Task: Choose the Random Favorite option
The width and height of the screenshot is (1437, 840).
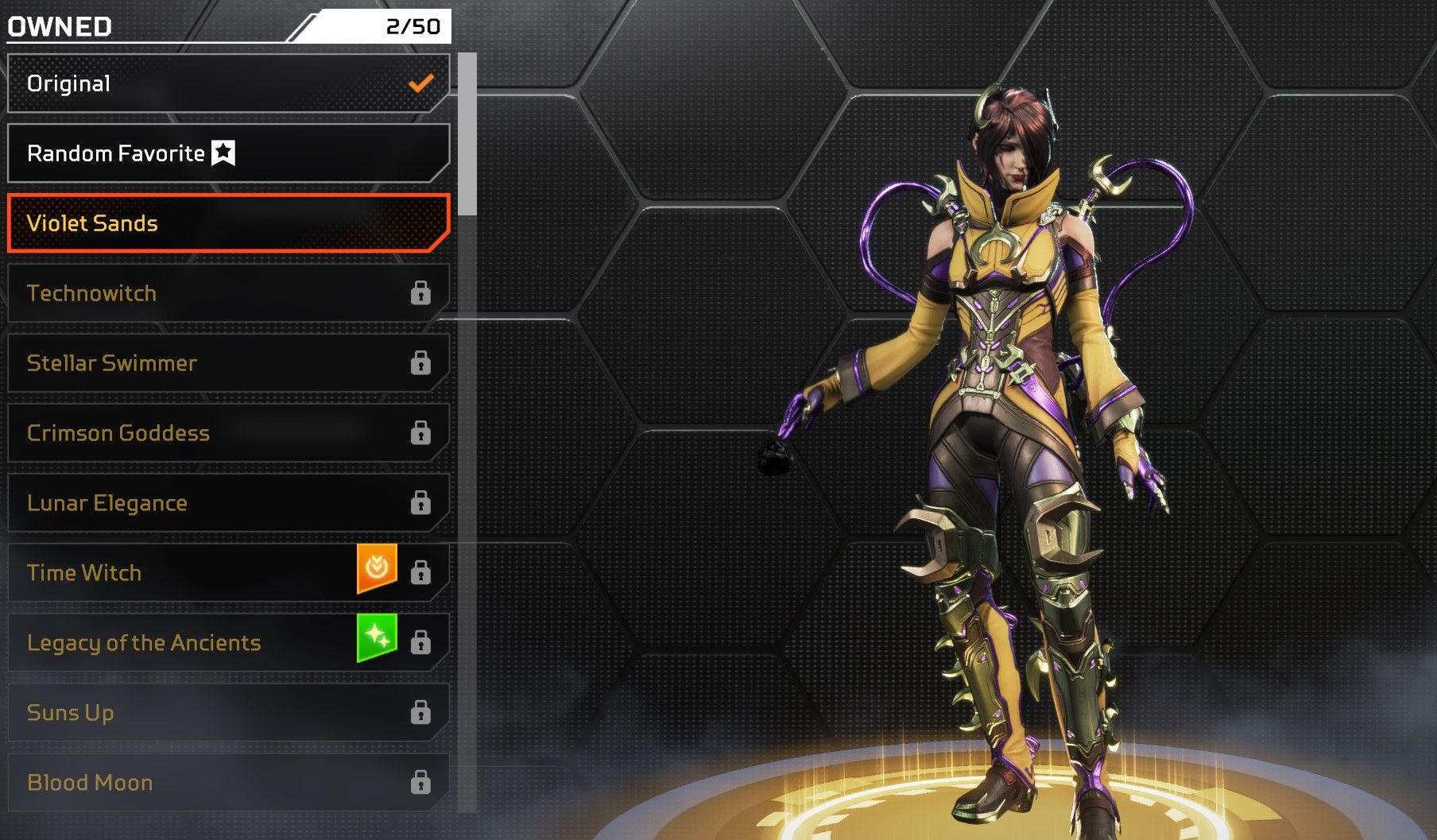Action: [x=228, y=153]
